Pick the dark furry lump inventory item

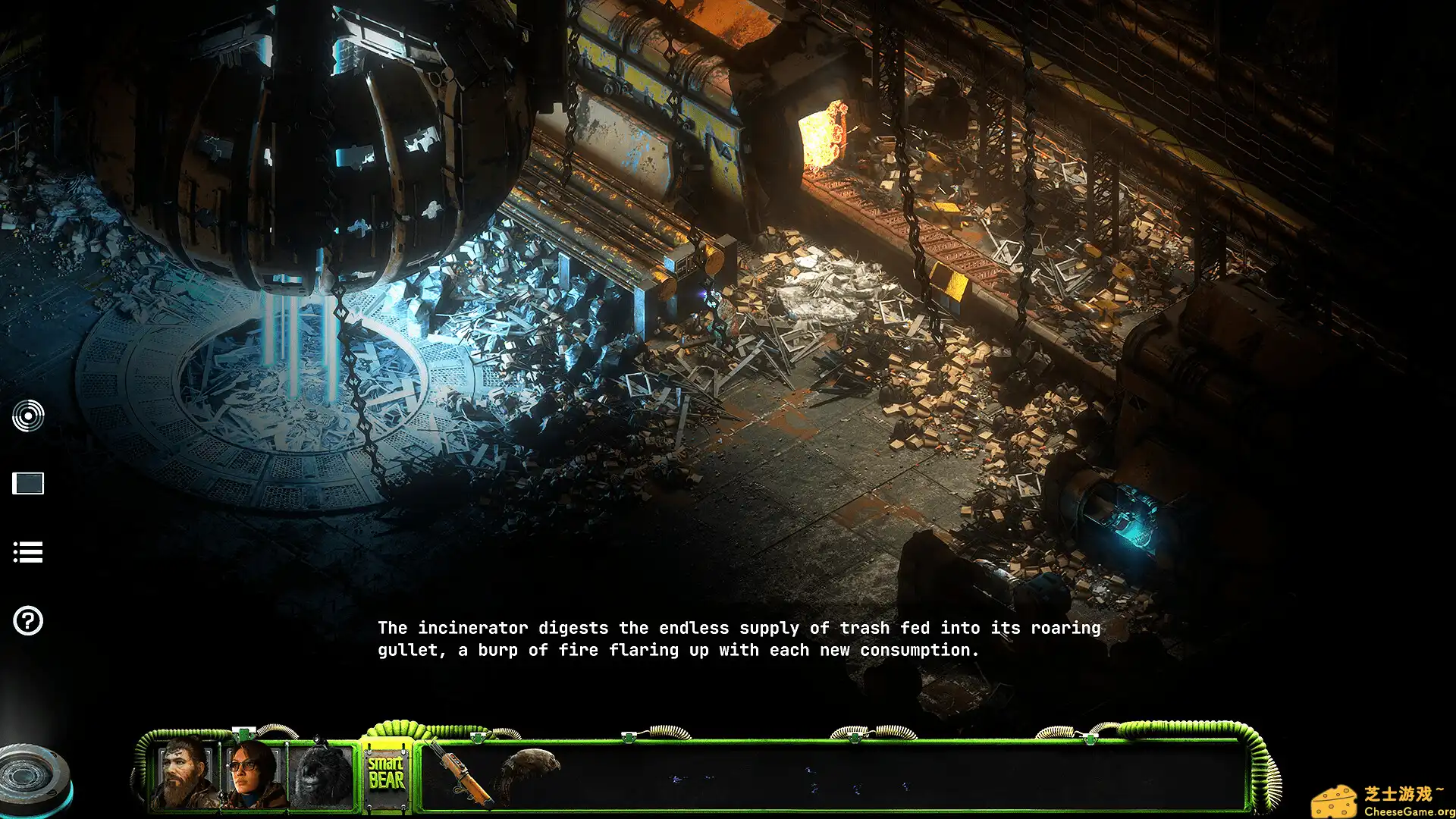tap(531, 769)
